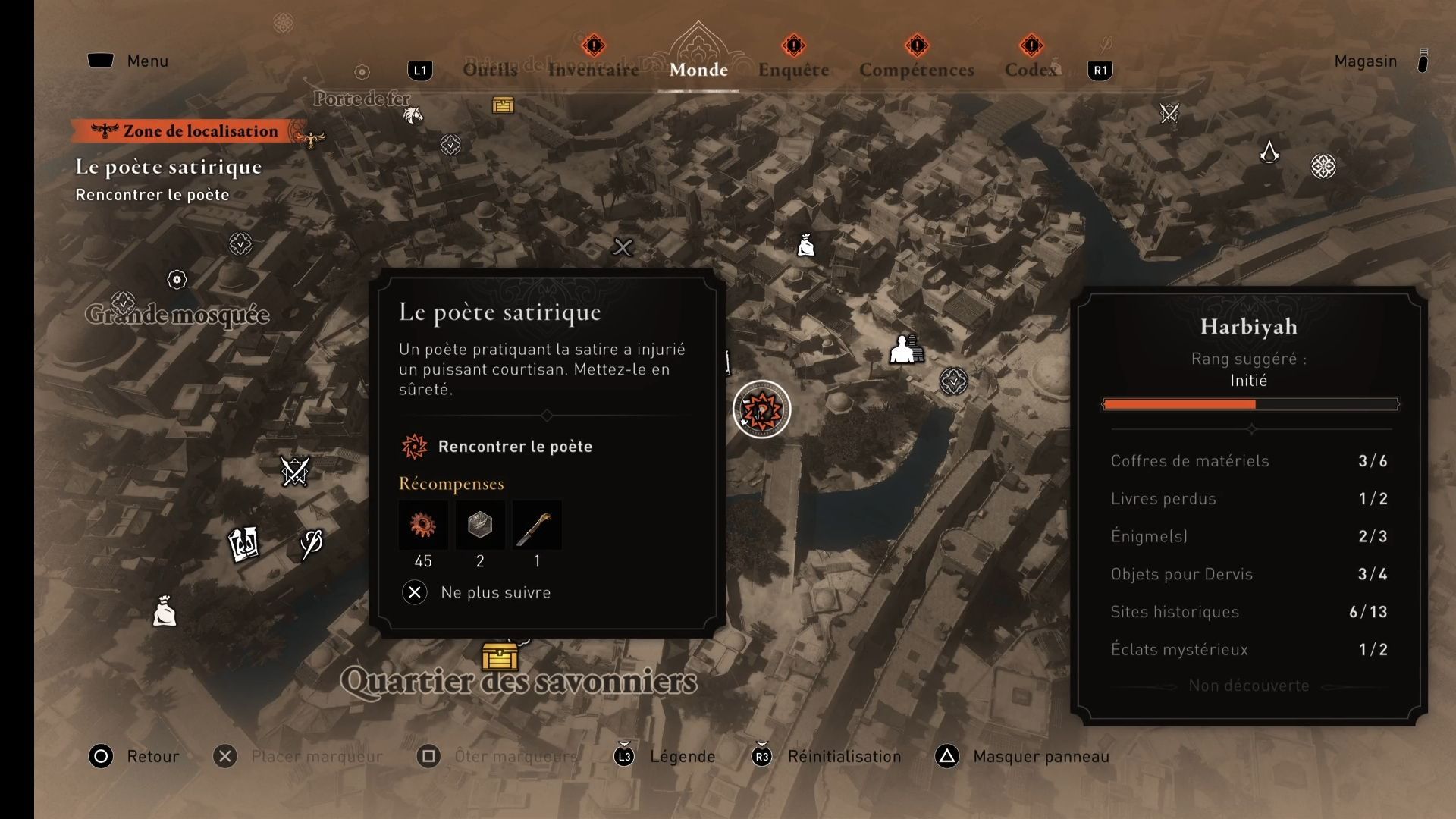Open the Compétences tab
This screenshot has width=1456, height=819.
pyautogui.click(x=916, y=70)
